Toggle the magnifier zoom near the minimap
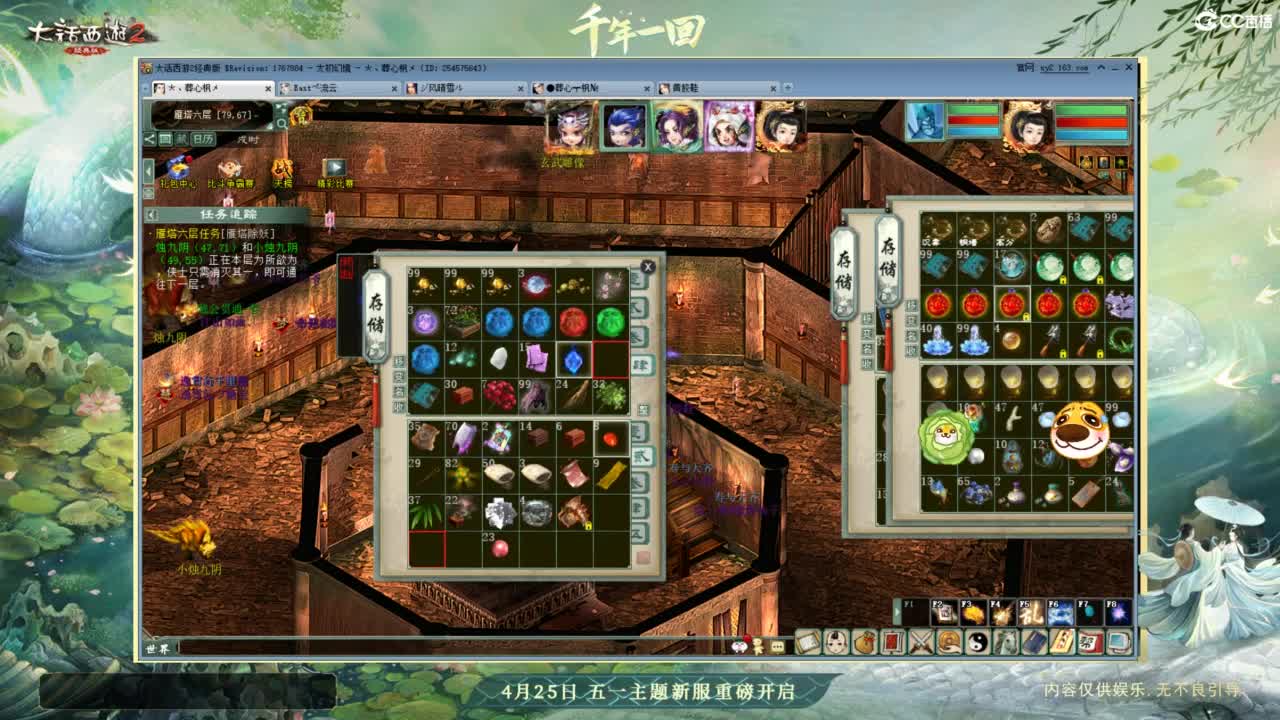Image resolution: width=1280 pixels, height=720 pixels. tap(282, 124)
